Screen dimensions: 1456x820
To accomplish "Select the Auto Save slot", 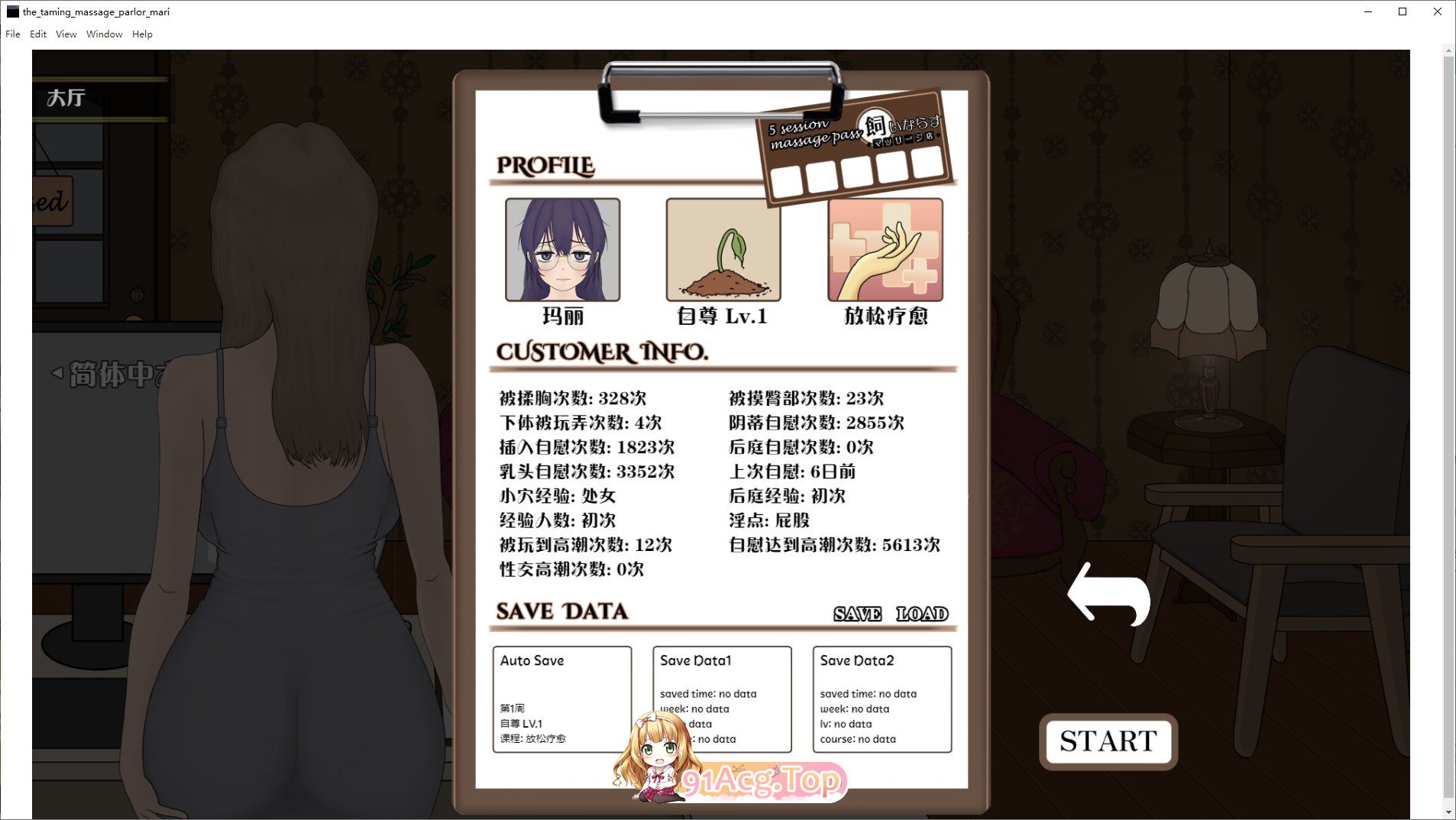I will (x=562, y=699).
